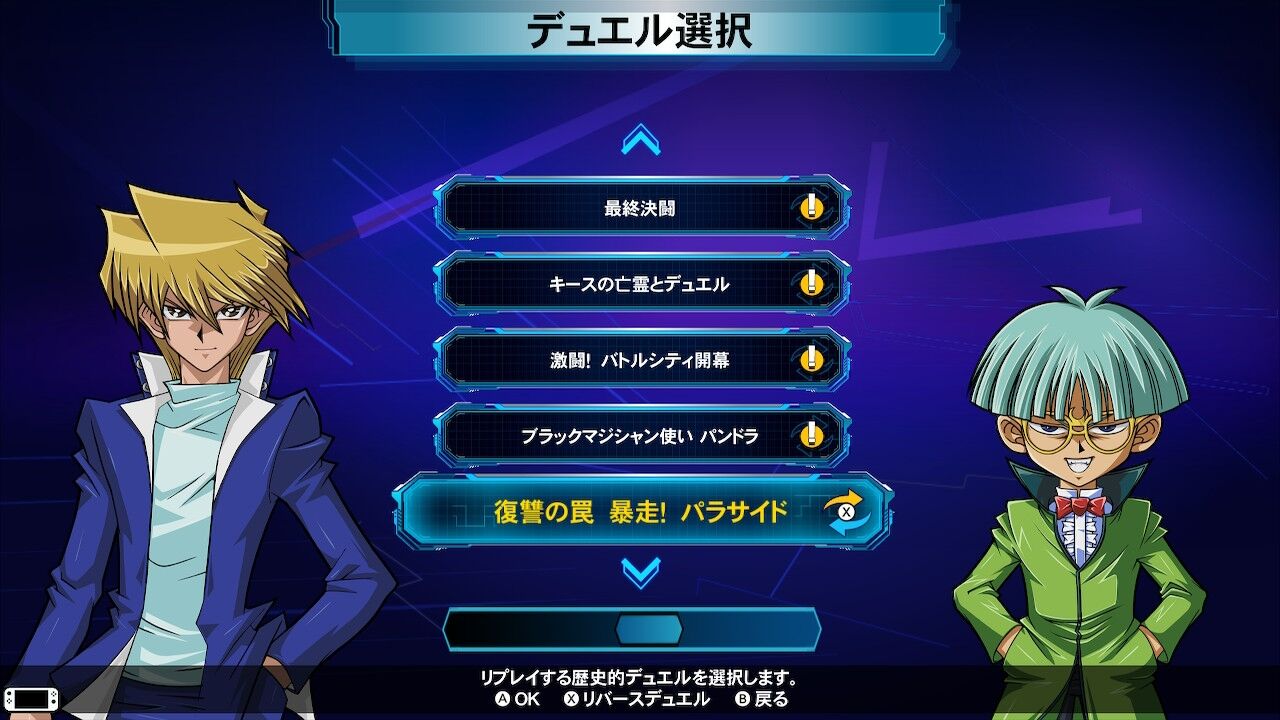Click the ブラックマジシャン使い パンドラ entry
The image size is (1280, 720).
[x=640, y=435]
